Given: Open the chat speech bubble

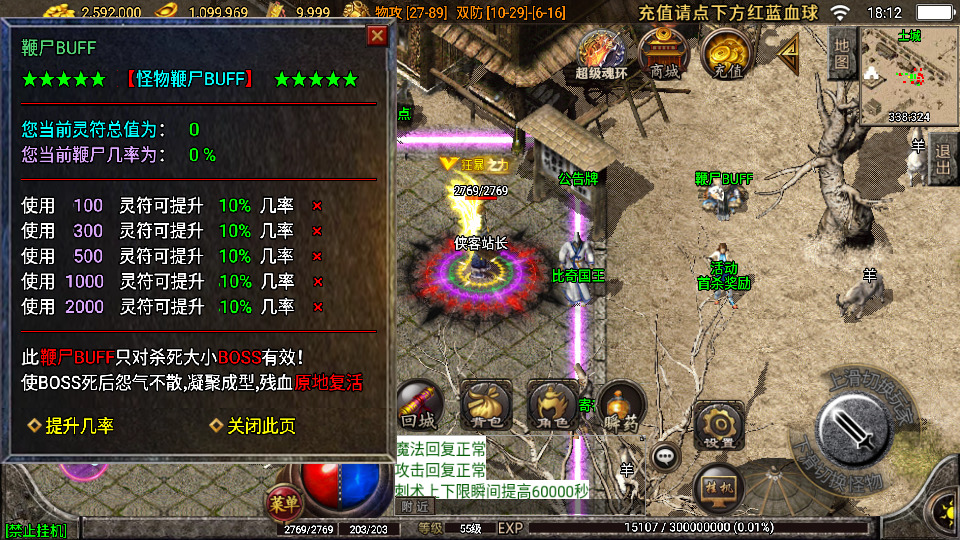Looking at the screenshot, I should 665,457.
